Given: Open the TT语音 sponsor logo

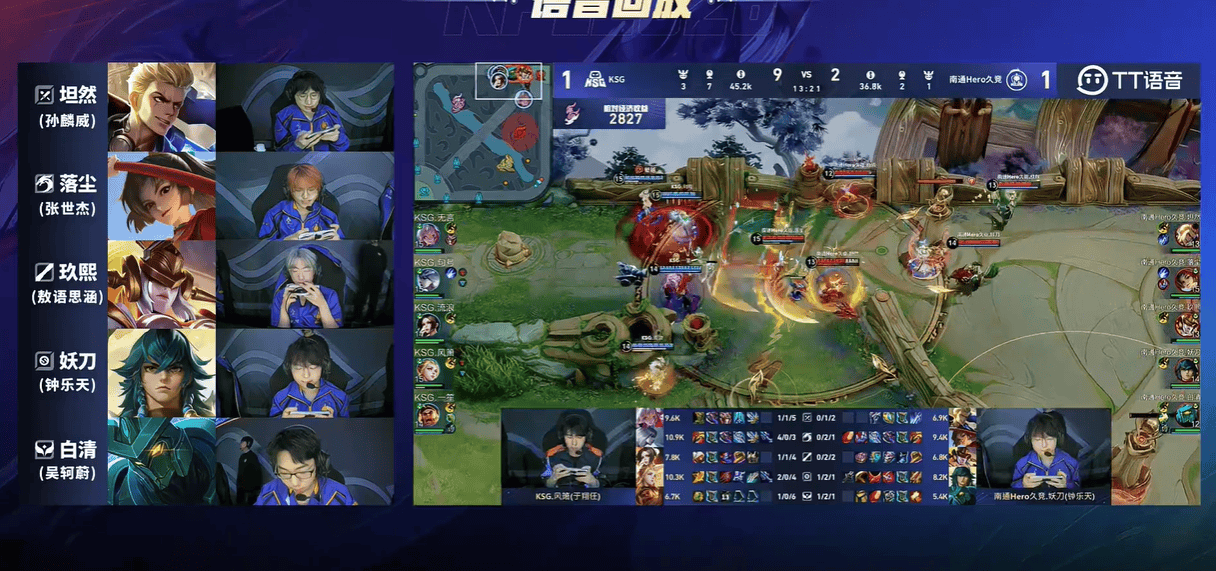Looking at the screenshot, I should [x=1129, y=80].
